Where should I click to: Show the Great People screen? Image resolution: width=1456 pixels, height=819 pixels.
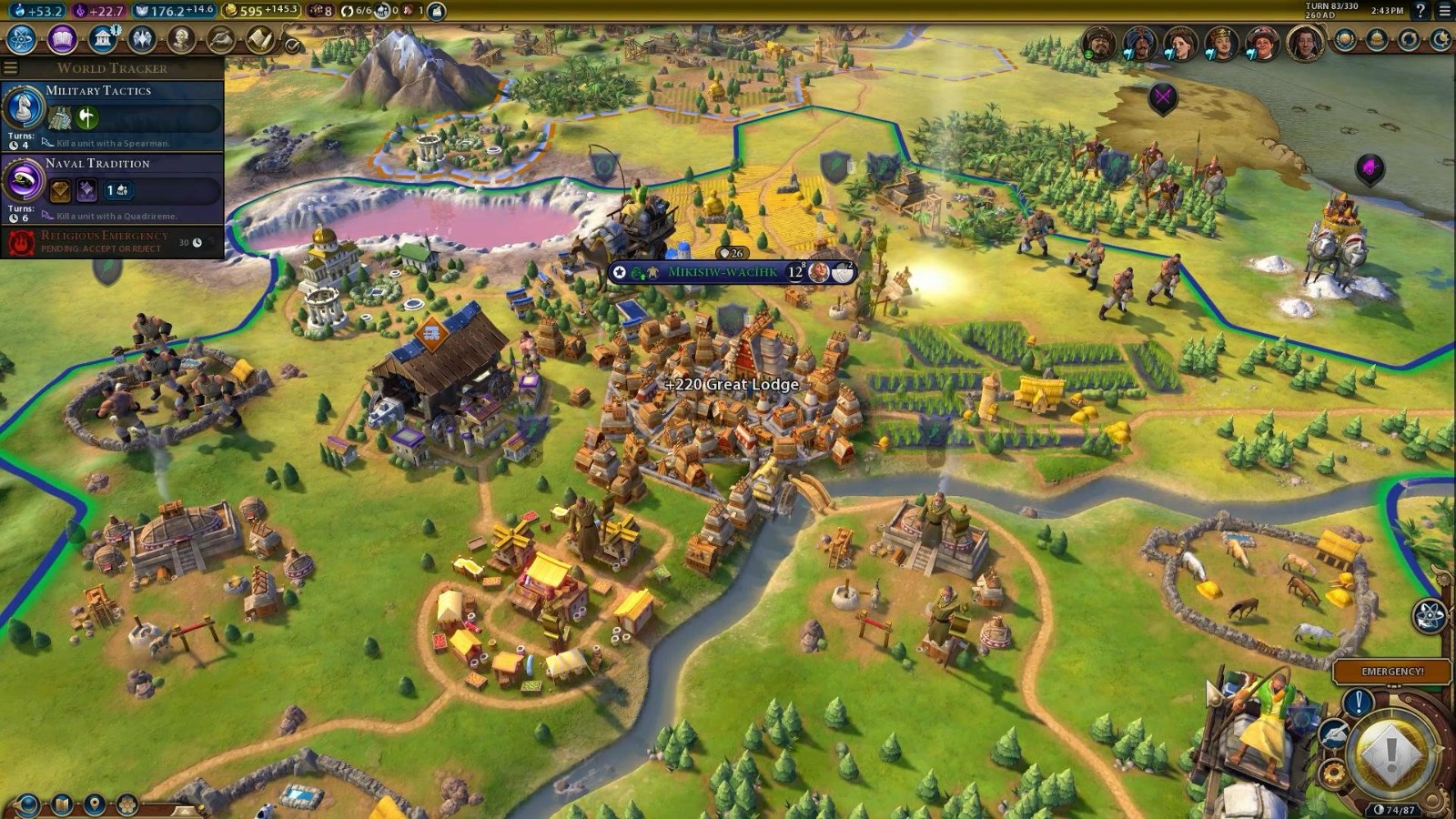coord(182,39)
